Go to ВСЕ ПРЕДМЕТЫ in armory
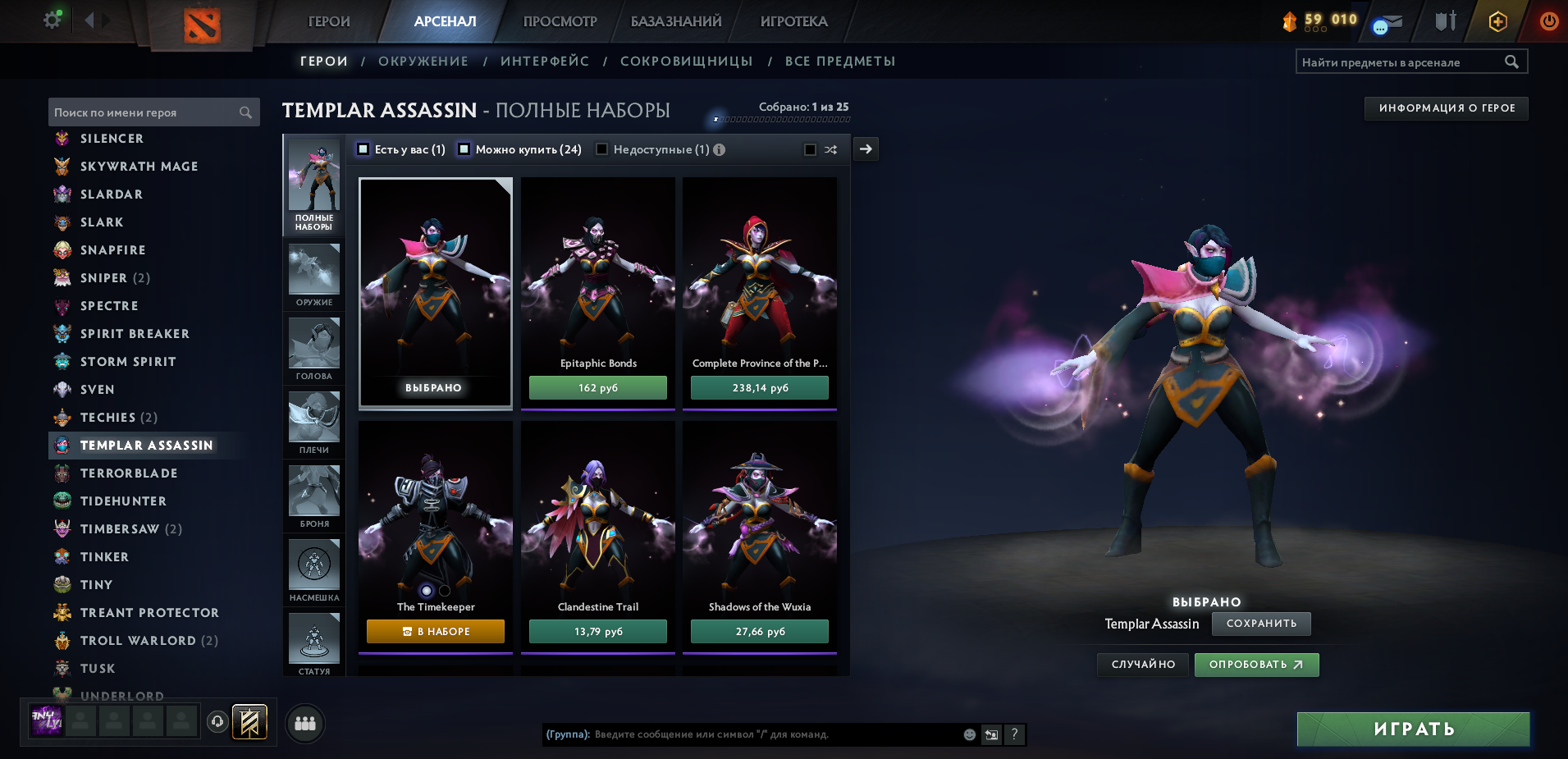The image size is (1568, 759). pos(839,62)
